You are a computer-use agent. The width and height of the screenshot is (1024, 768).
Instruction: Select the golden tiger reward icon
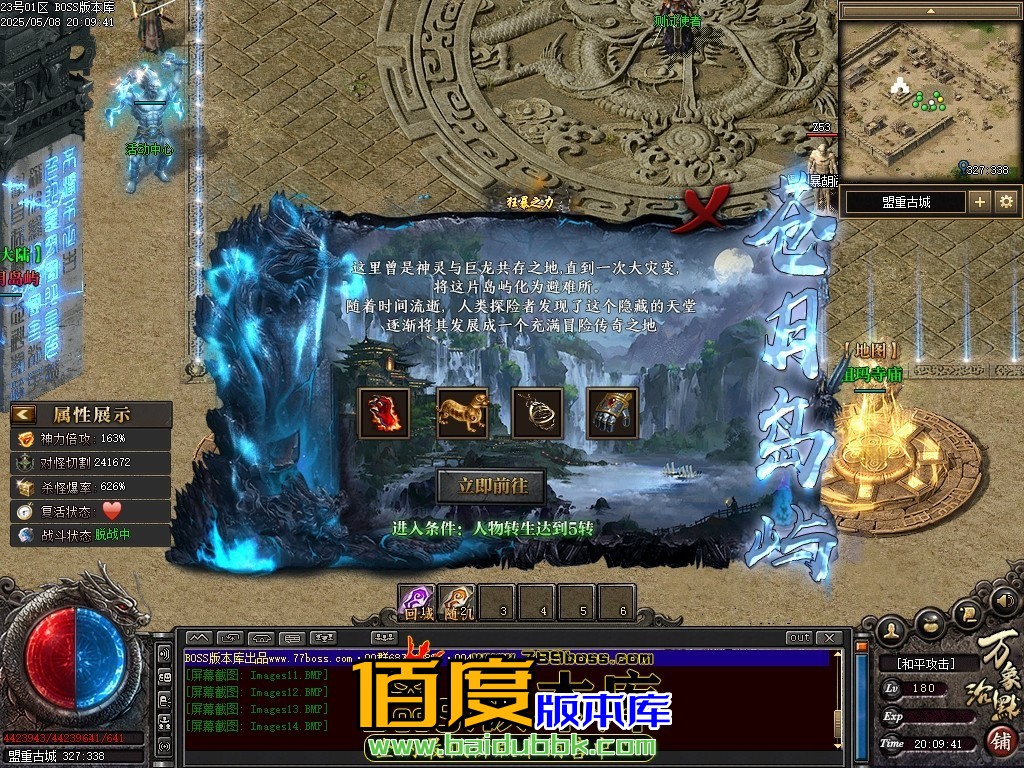(462, 413)
